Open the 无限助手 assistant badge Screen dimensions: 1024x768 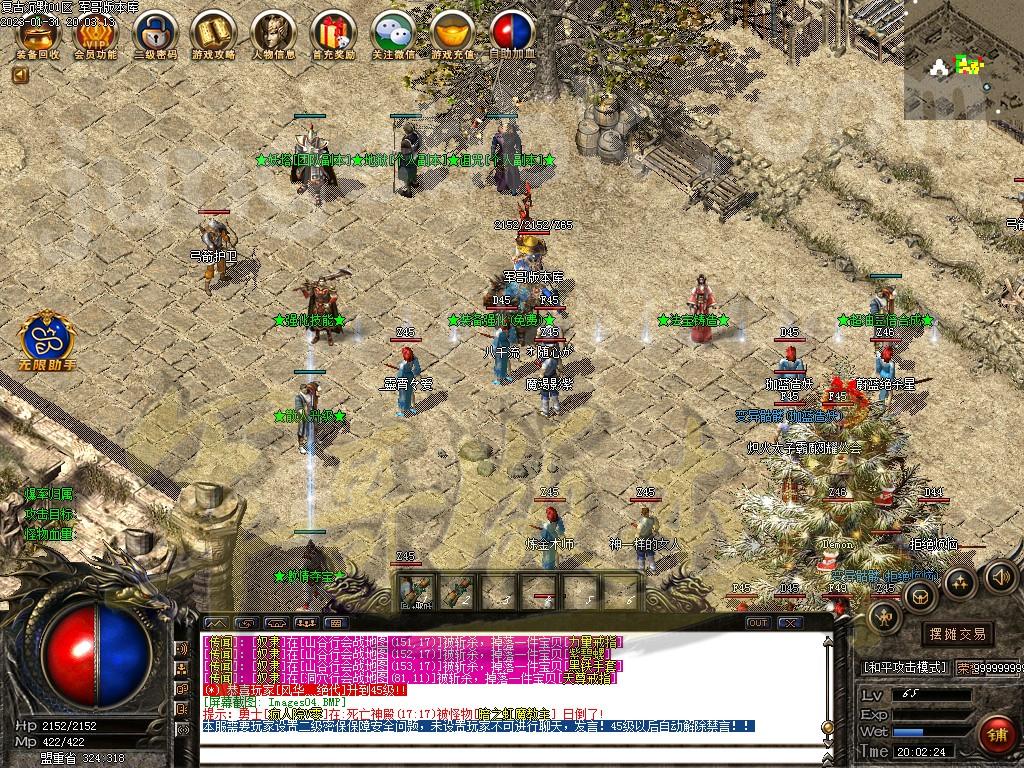coord(47,338)
